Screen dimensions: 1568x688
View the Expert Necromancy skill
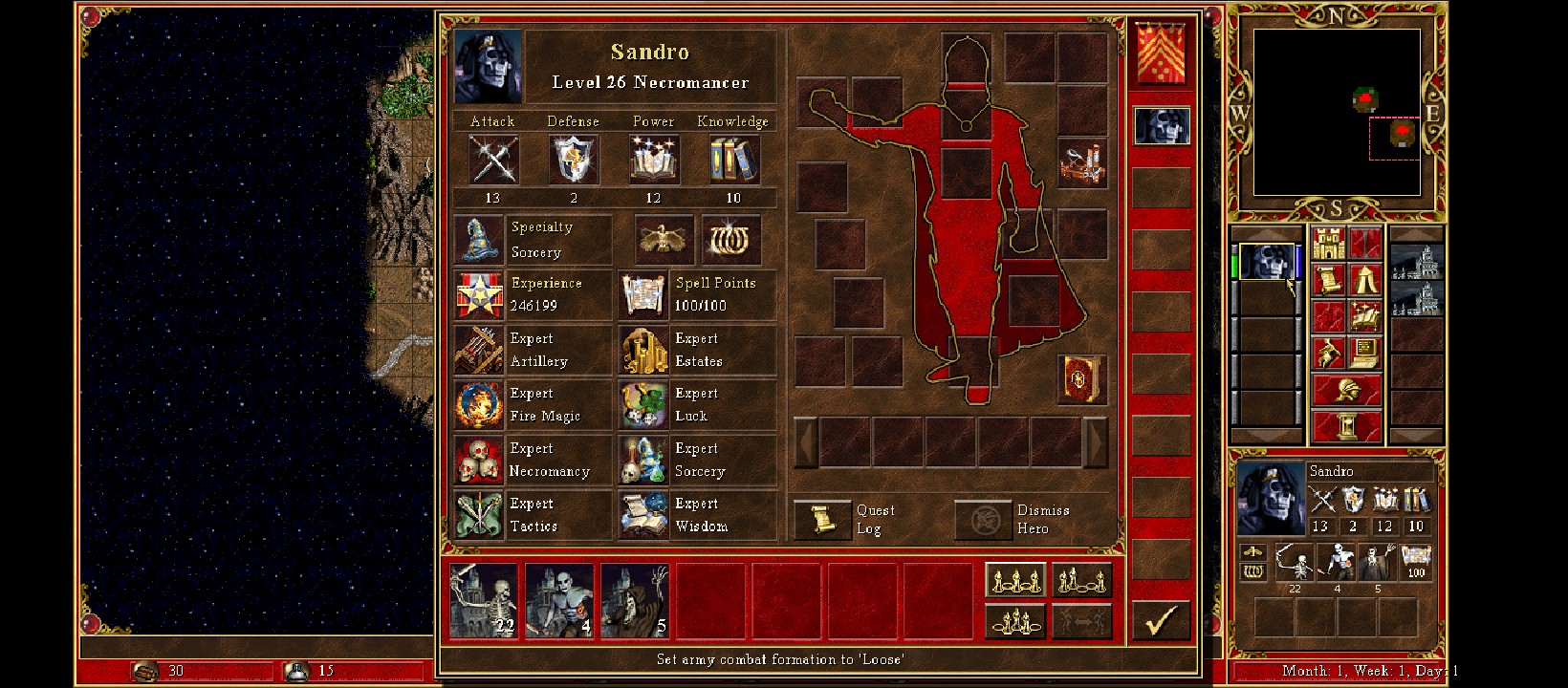479,461
